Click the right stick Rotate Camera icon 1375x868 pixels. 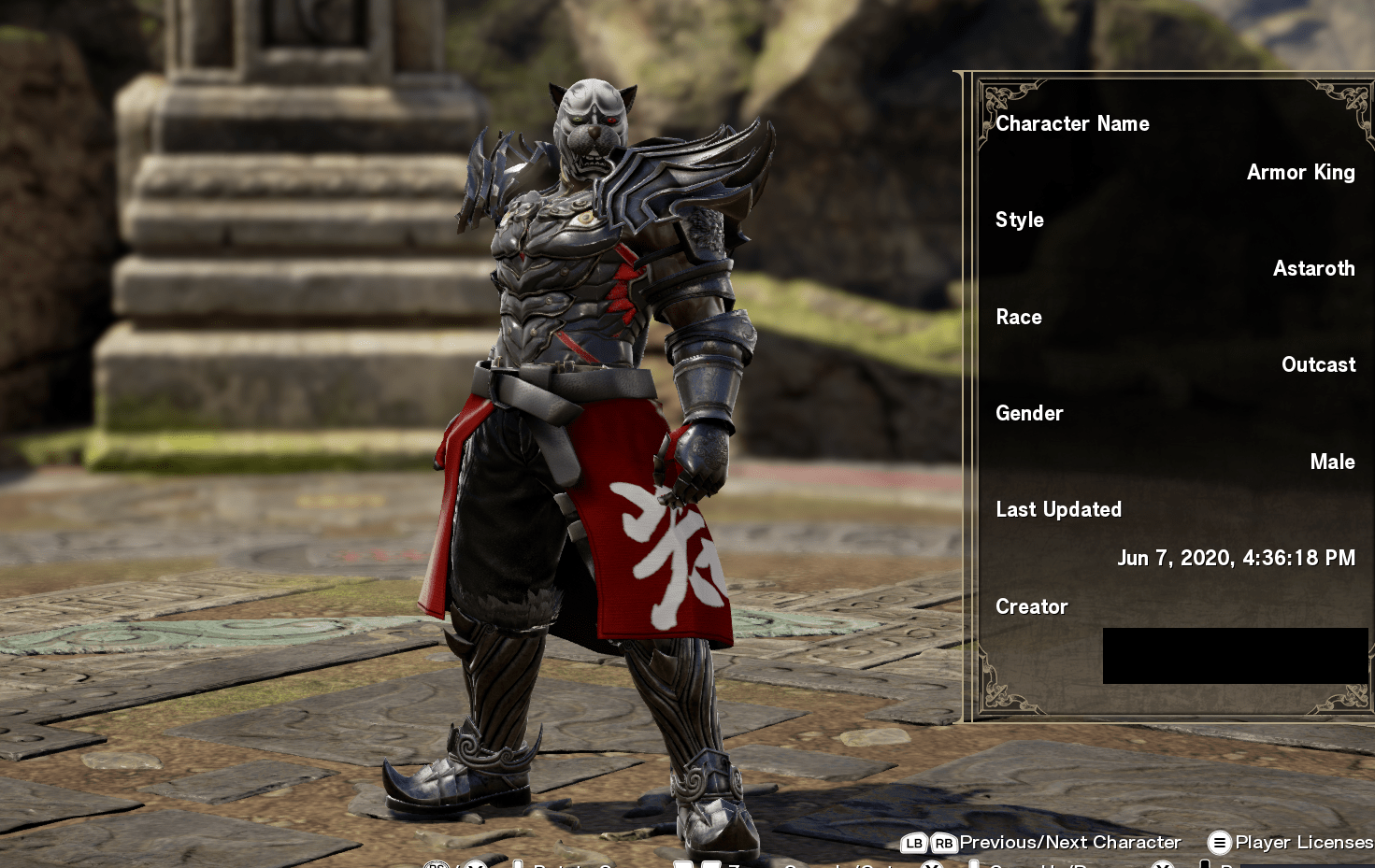[x=435, y=864]
